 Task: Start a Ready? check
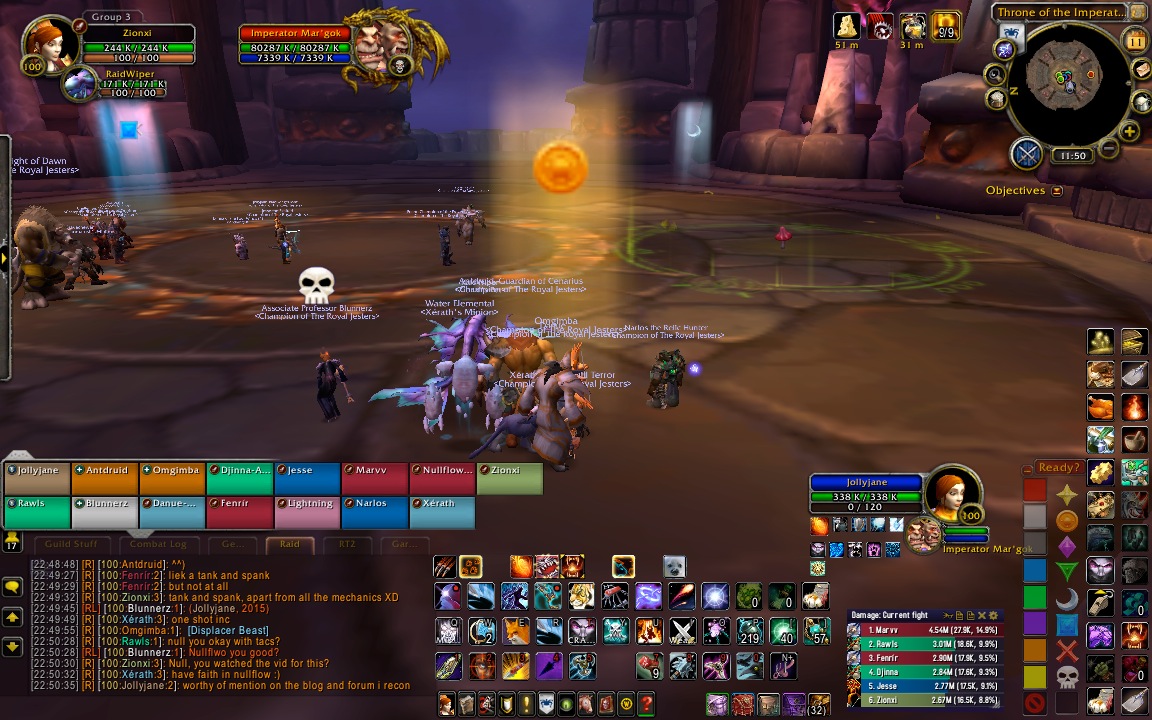pos(1058,467)
